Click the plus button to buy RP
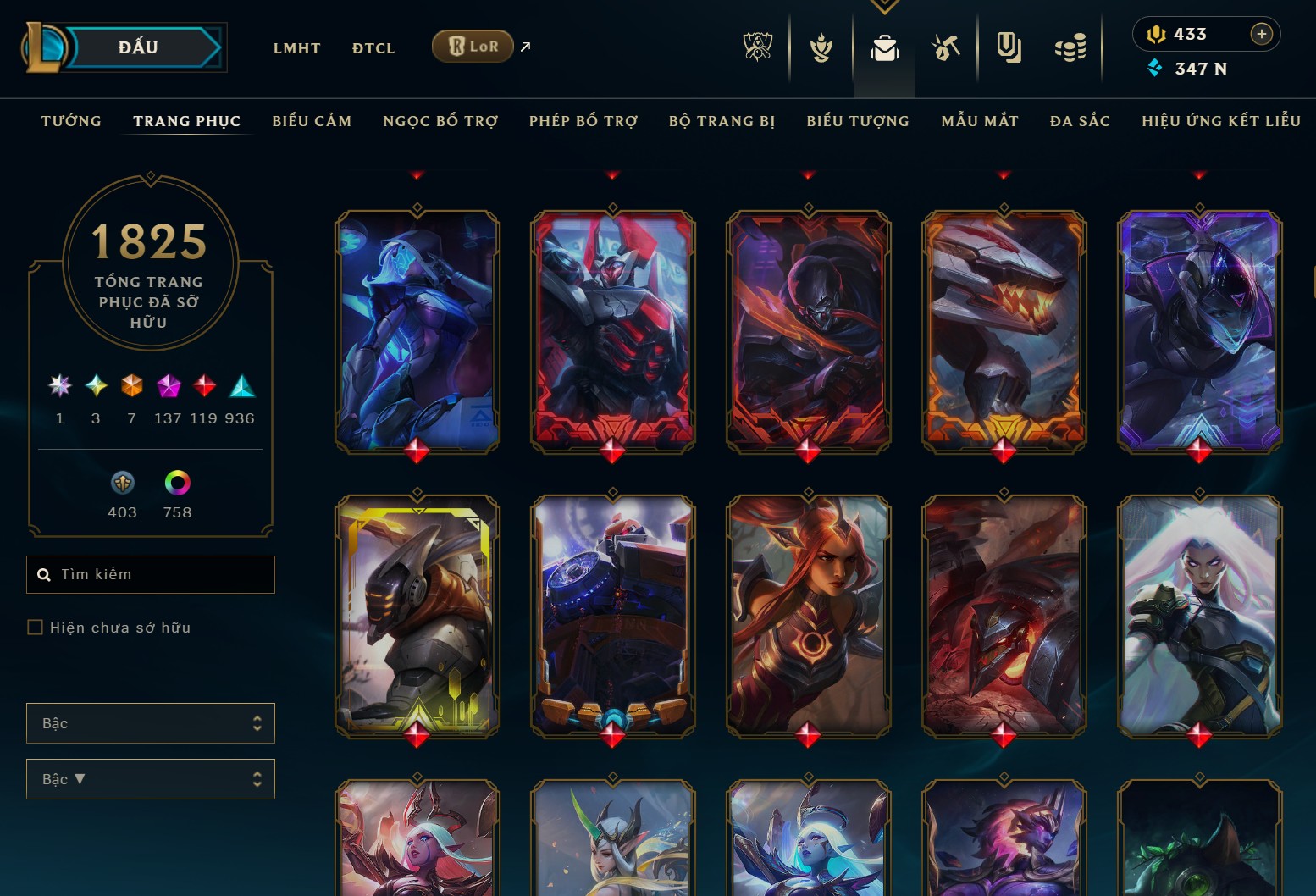Viewport: 1316px width, 896px height. (1261, 34)
